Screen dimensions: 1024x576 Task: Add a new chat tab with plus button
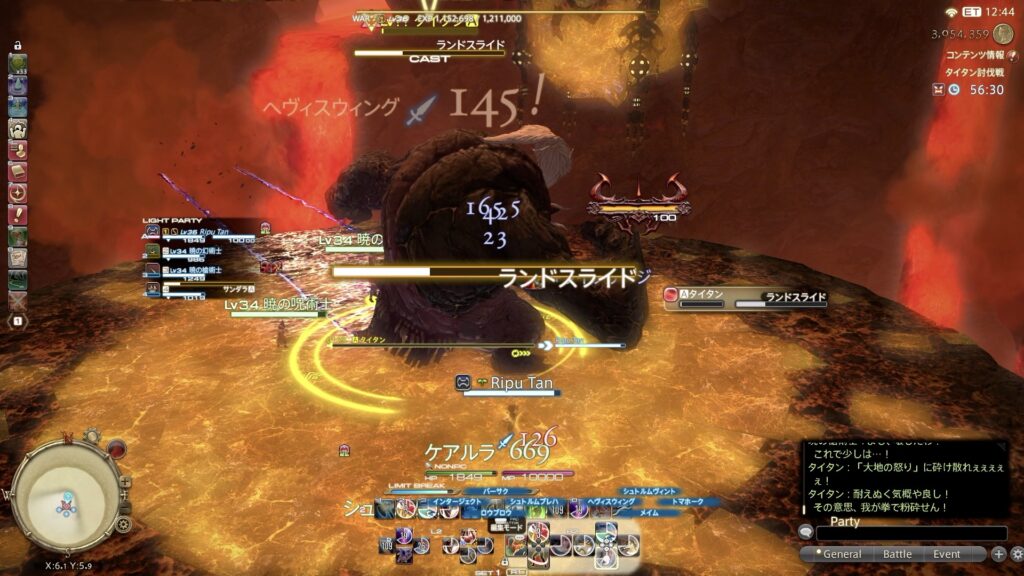(x=998, y=554)
